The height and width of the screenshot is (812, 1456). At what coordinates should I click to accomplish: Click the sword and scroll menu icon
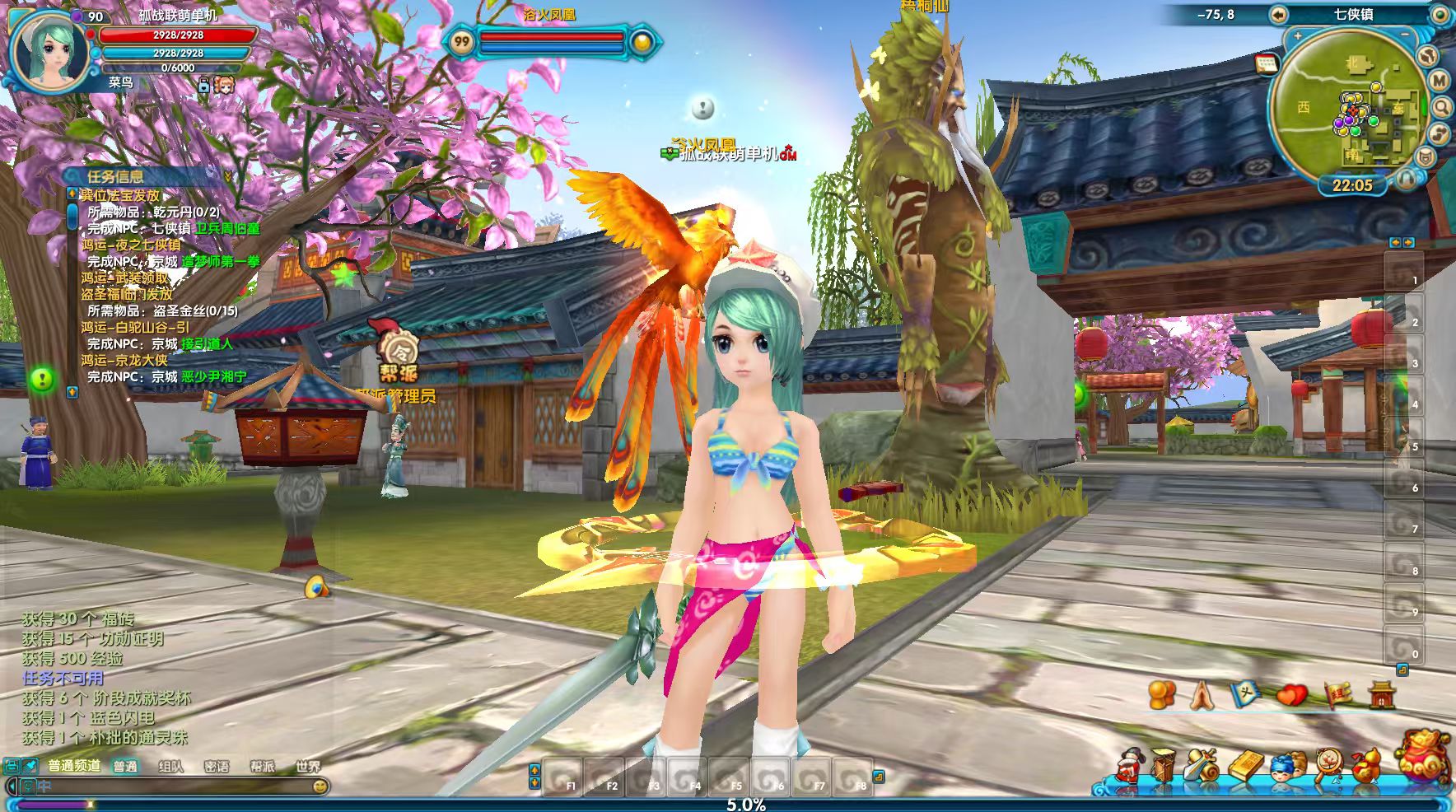(1202, 768)
